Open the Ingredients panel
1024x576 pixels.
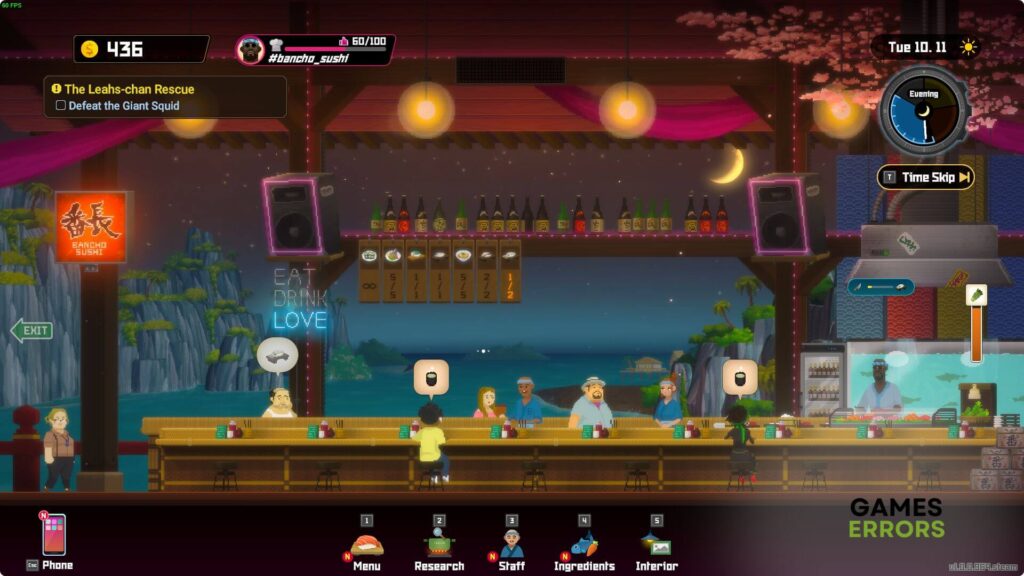point(584,544)
